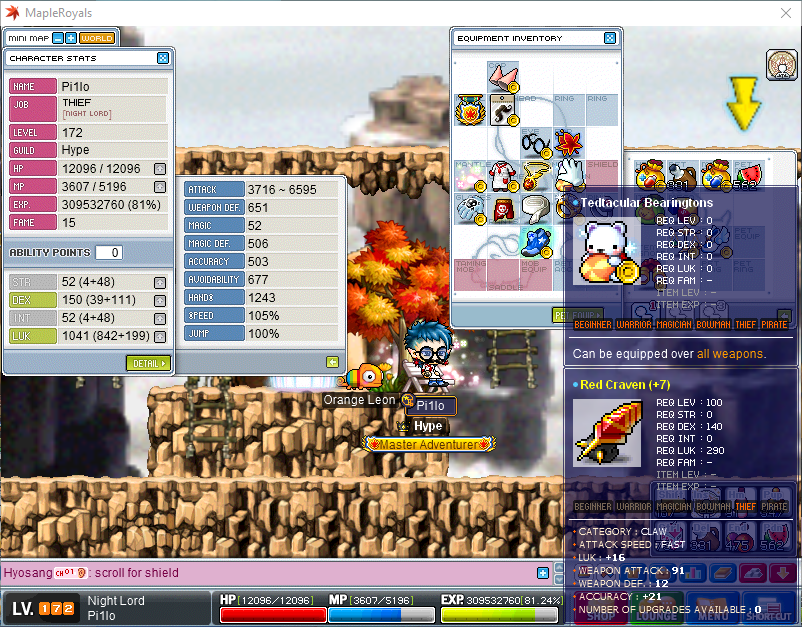802x627 pixels.
Task: Close the Equipment Inventory window
Action: (610, 38)
